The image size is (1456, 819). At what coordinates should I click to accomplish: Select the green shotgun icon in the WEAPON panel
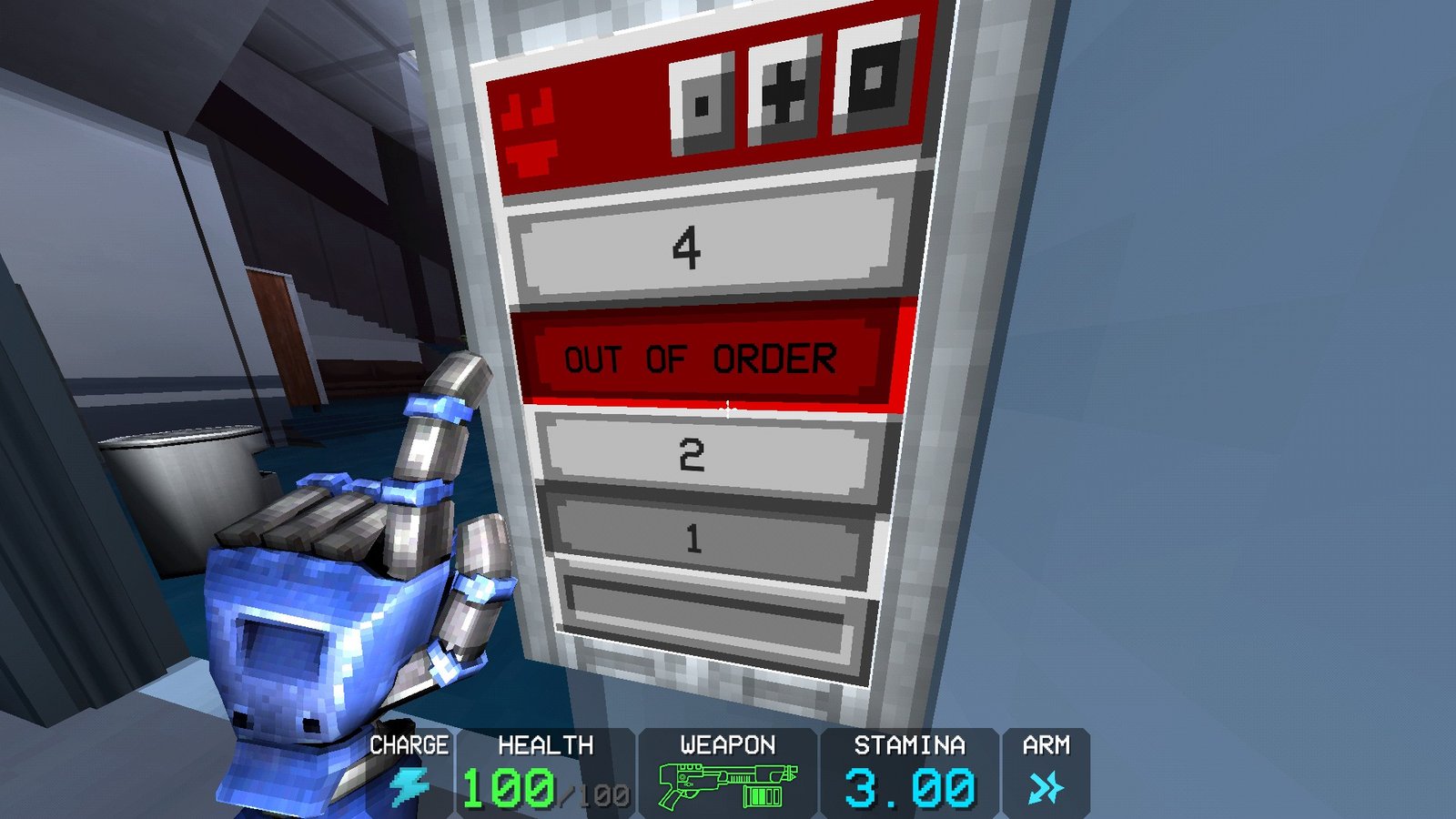714,780
